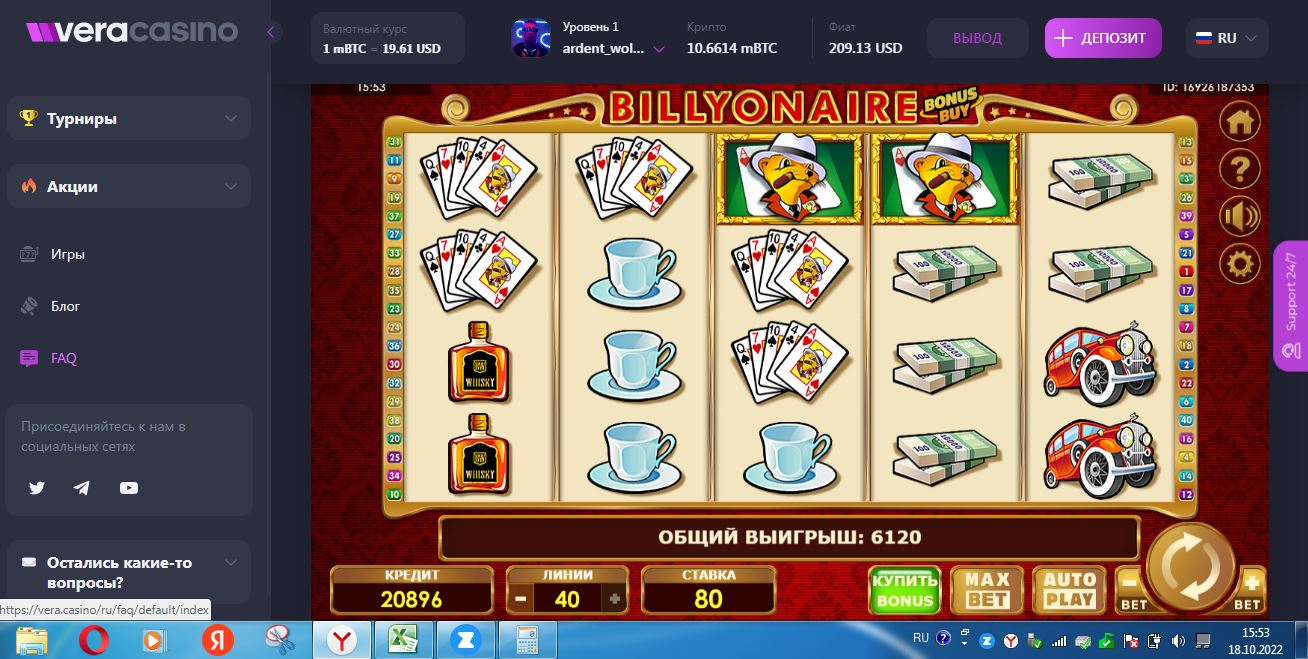Open the gear settings in the slot
This screenshot has height=659, width=1308.
coord(1240,264)
